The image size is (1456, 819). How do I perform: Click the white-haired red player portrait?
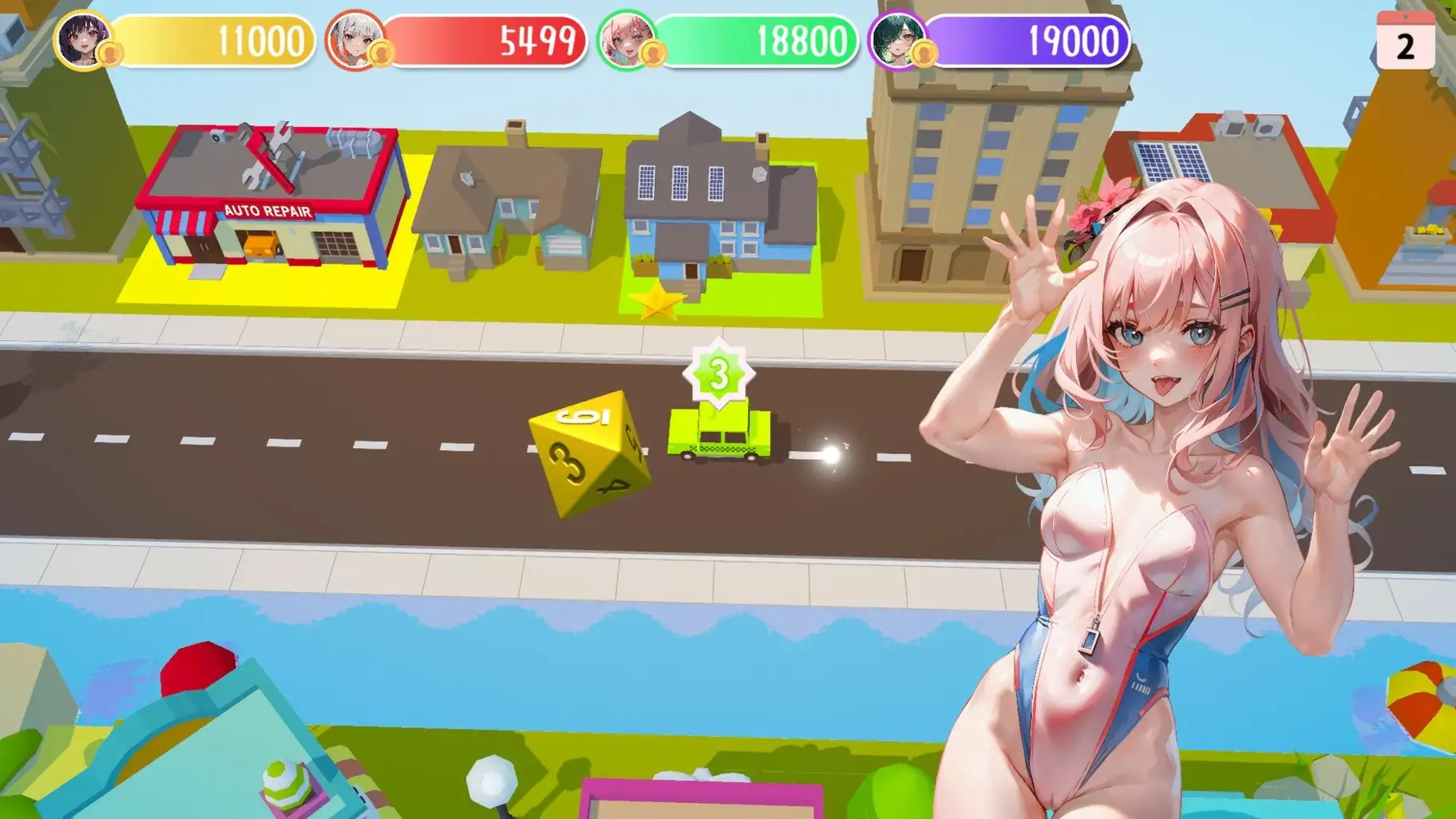coord(354,39)
